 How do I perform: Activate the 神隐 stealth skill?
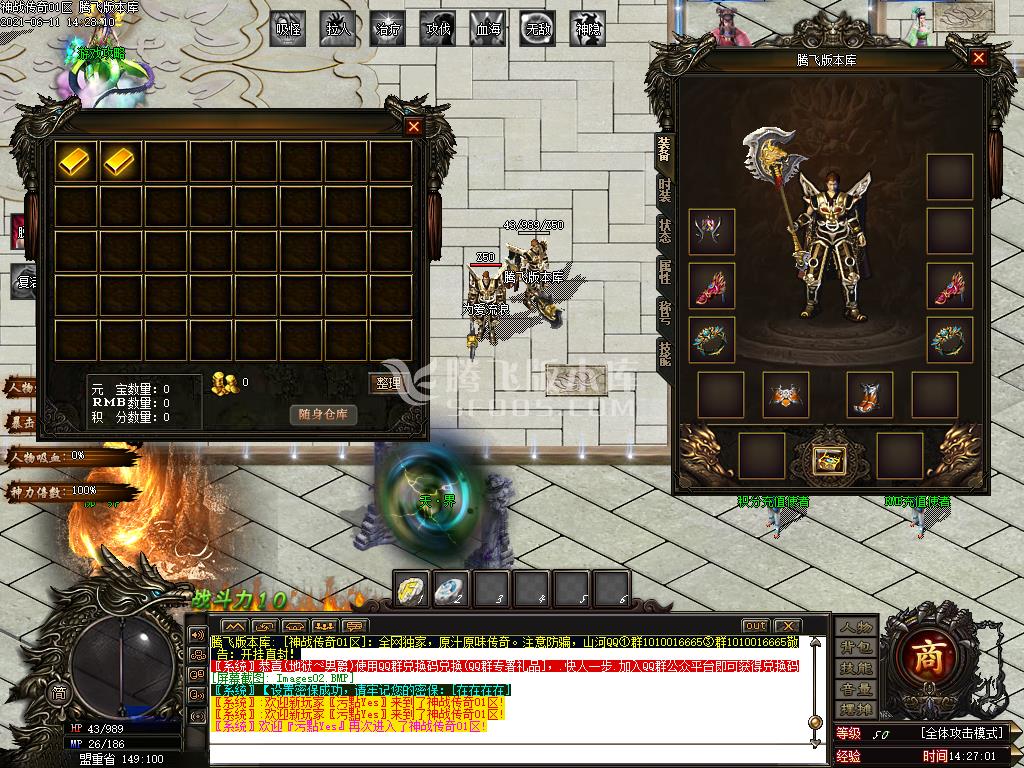(588, 29)
